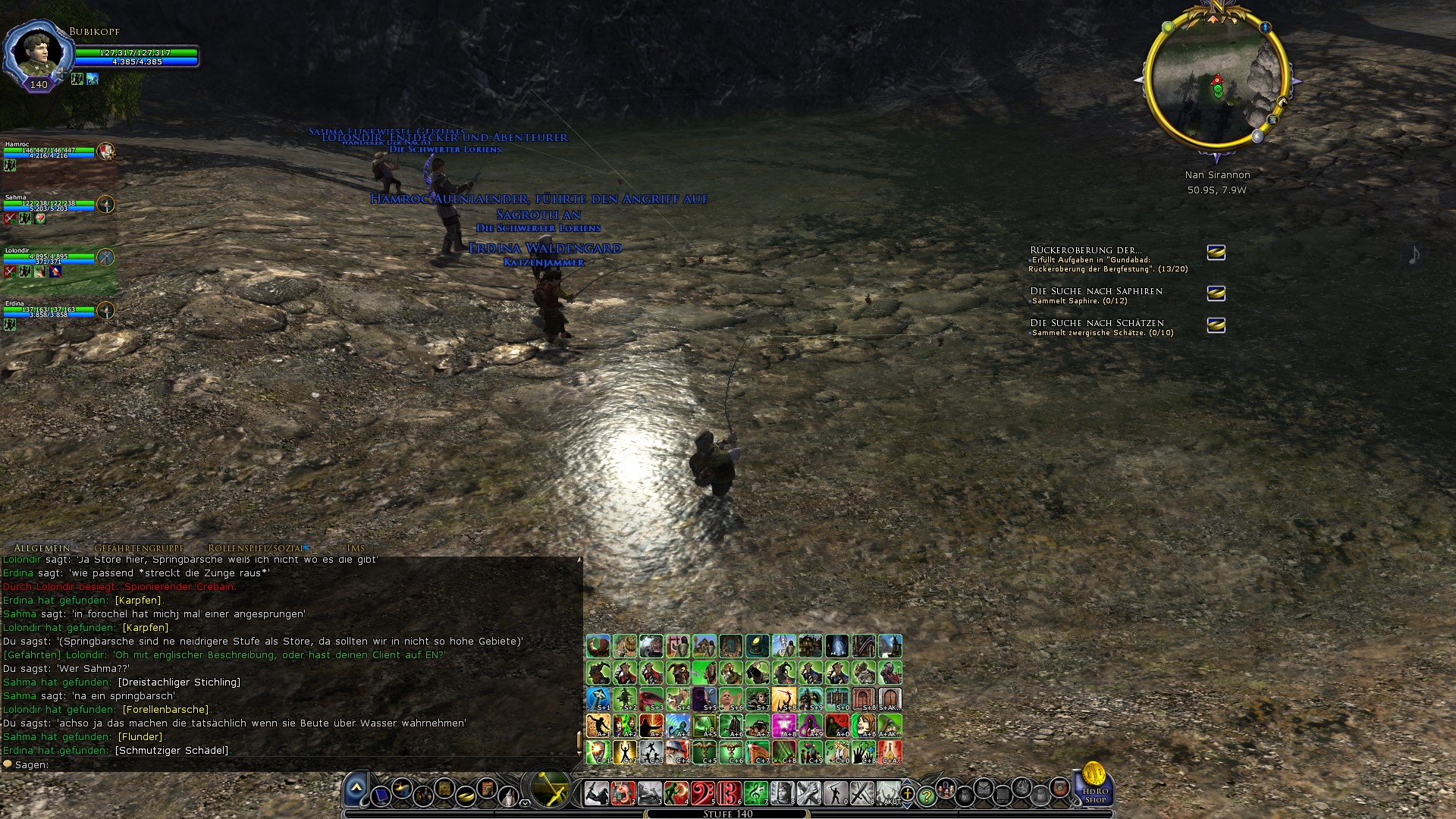Open the social panel group icon
Screen dimensions: 1456x819
(424, 796)
